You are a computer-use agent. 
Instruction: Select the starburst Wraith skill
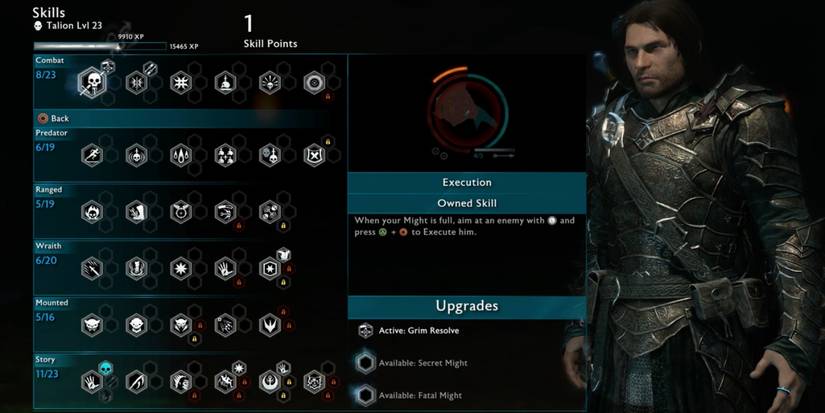[181, 268]
